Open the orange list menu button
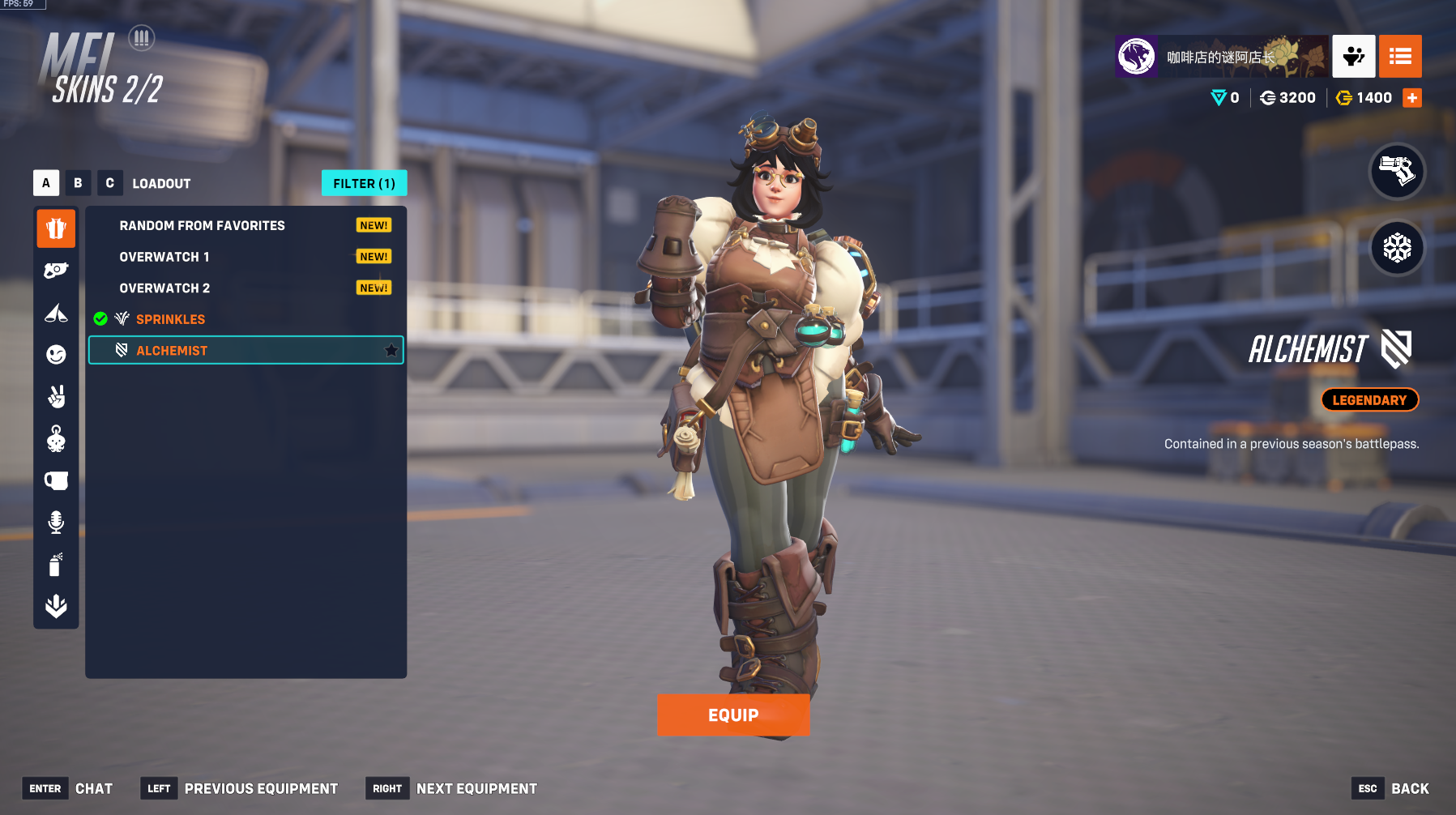 click(x=1400, y=56)
